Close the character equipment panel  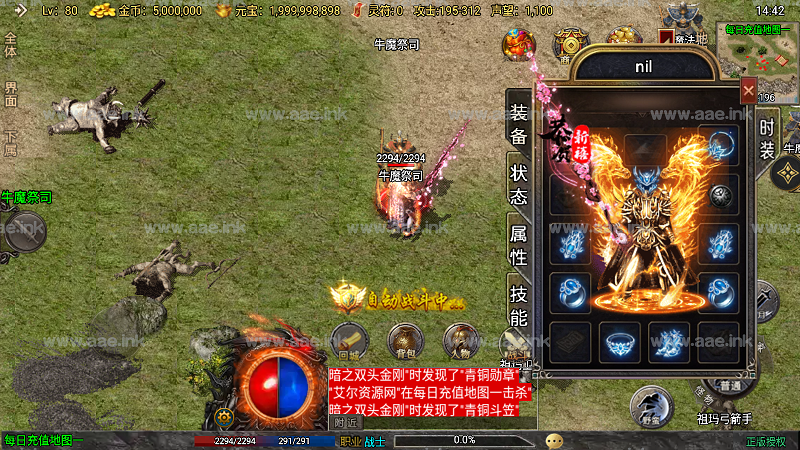click(748, 91)
